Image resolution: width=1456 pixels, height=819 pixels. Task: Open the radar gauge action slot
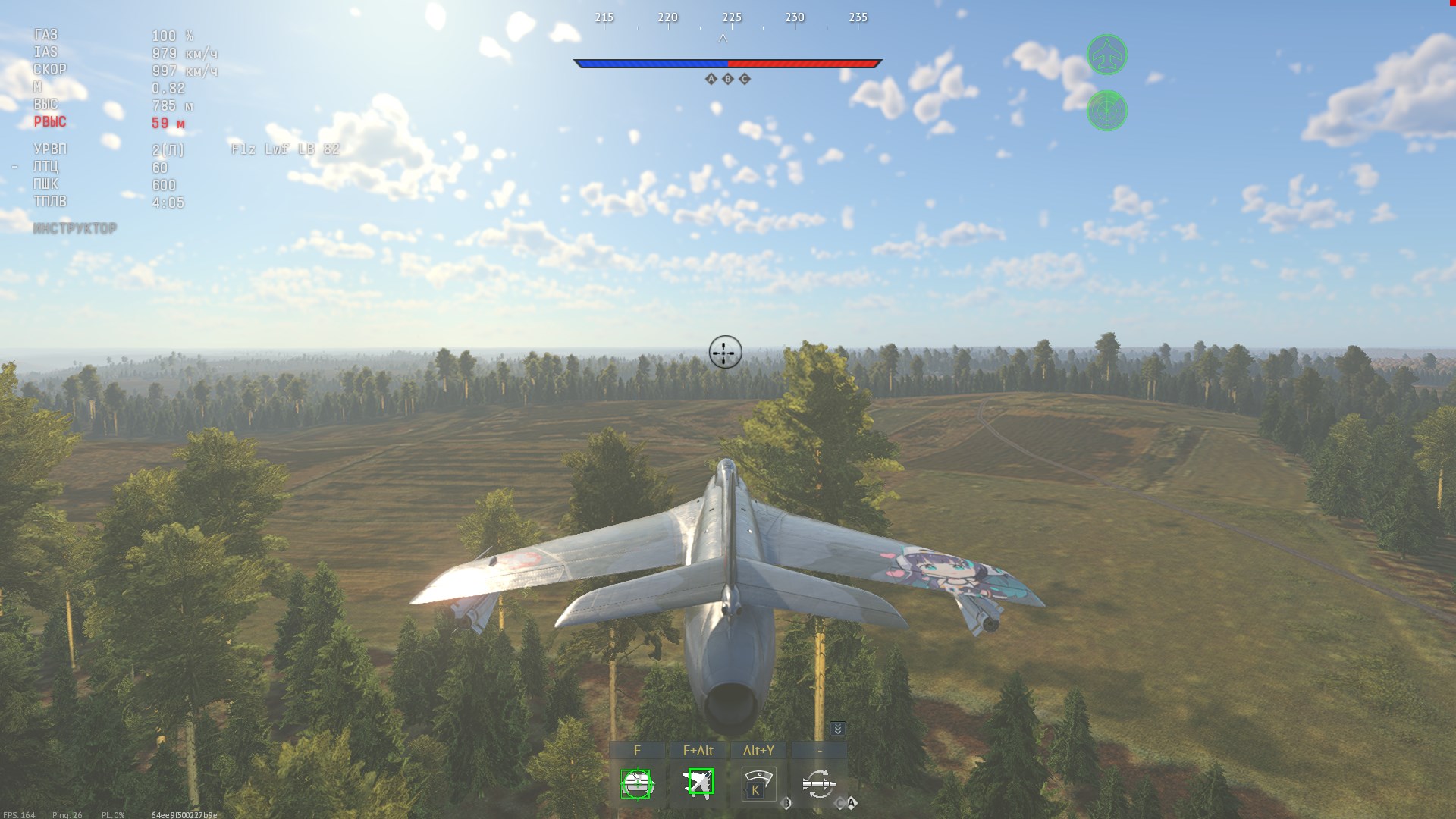pyautogui.click(x=758, y=784)
